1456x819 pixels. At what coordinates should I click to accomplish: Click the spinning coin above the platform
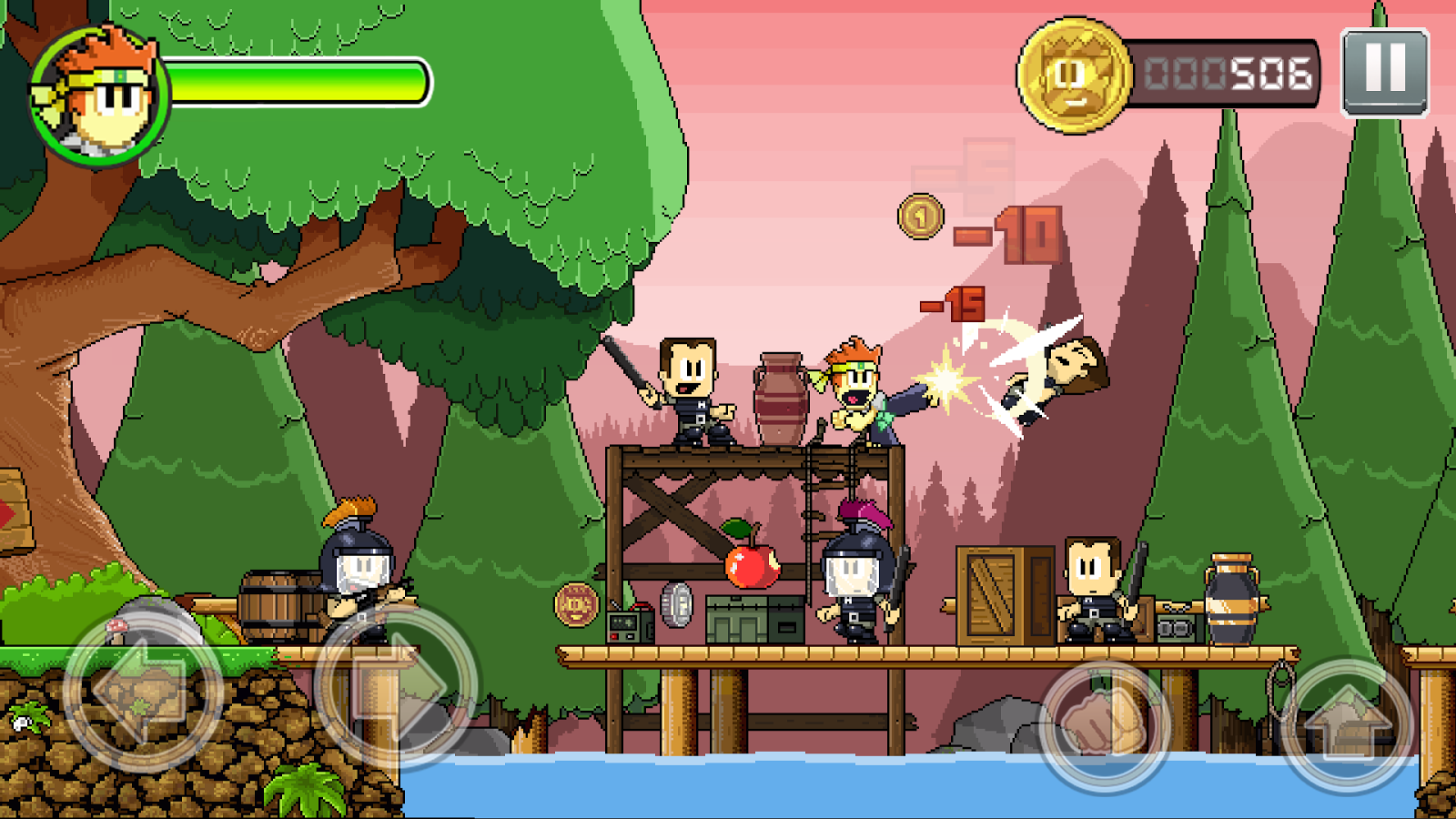pos(921,218)
